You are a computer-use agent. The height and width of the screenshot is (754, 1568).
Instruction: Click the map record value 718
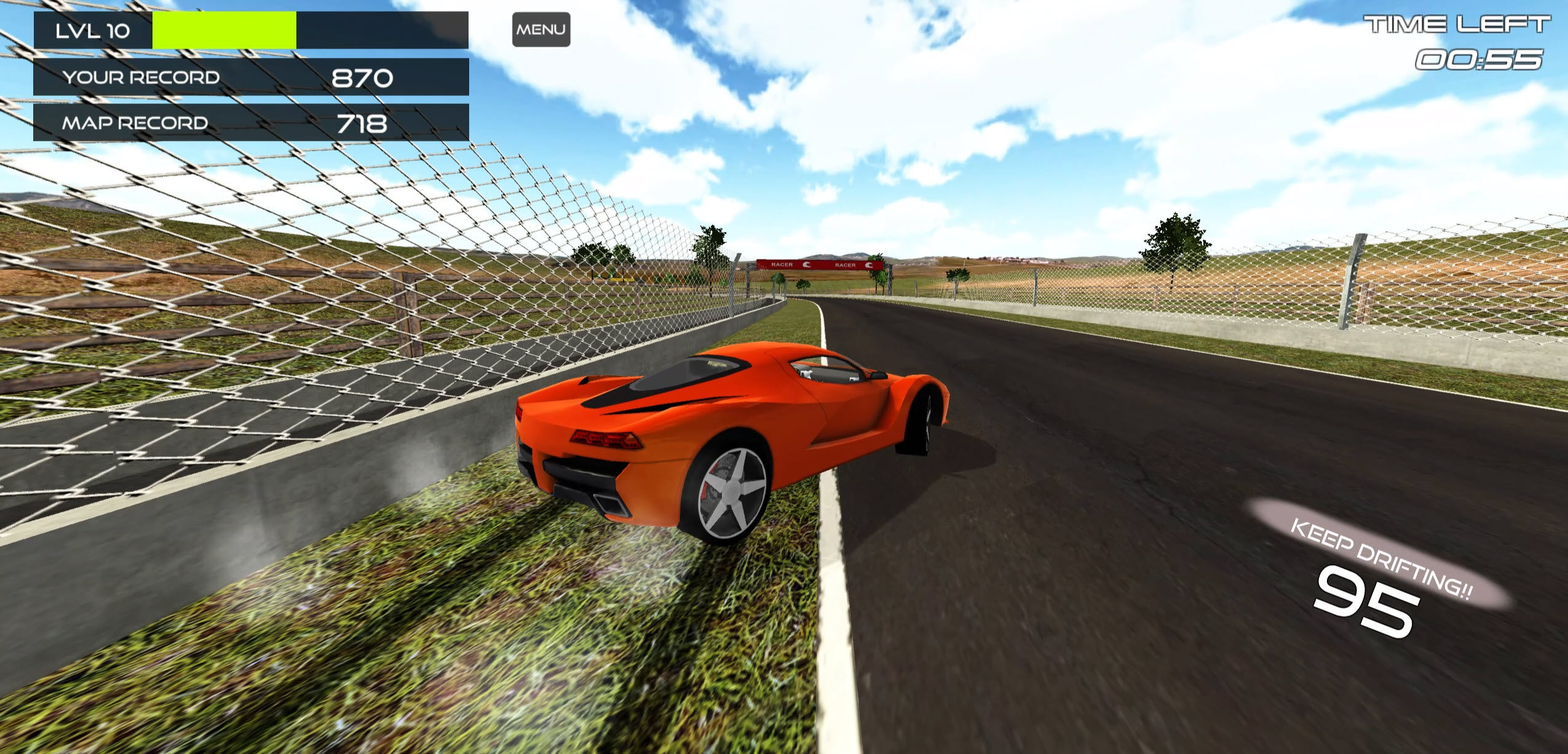[x=364, y=122]
